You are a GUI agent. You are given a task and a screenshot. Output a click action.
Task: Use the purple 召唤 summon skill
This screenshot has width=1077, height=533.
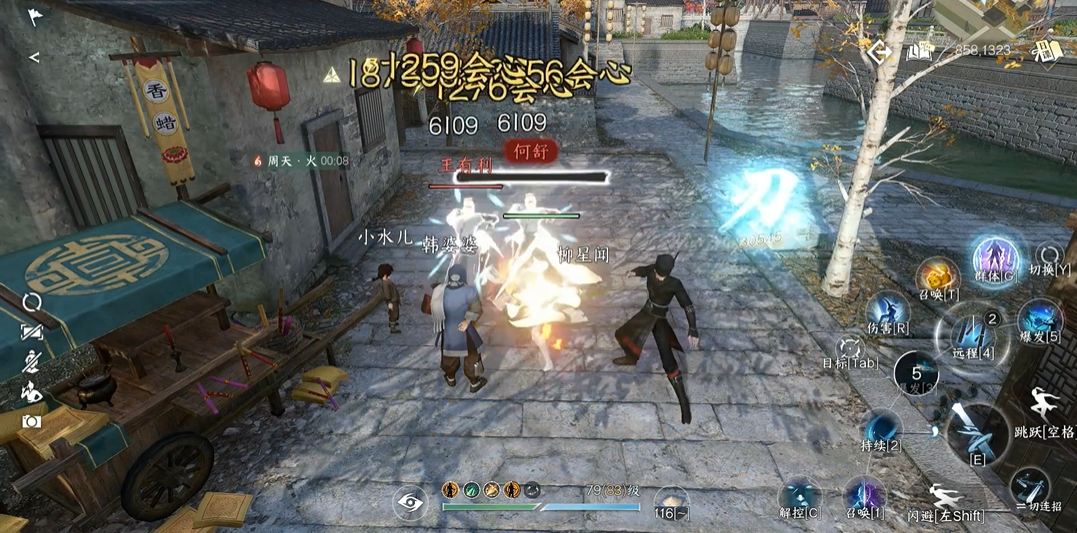(x=864, y=495)
